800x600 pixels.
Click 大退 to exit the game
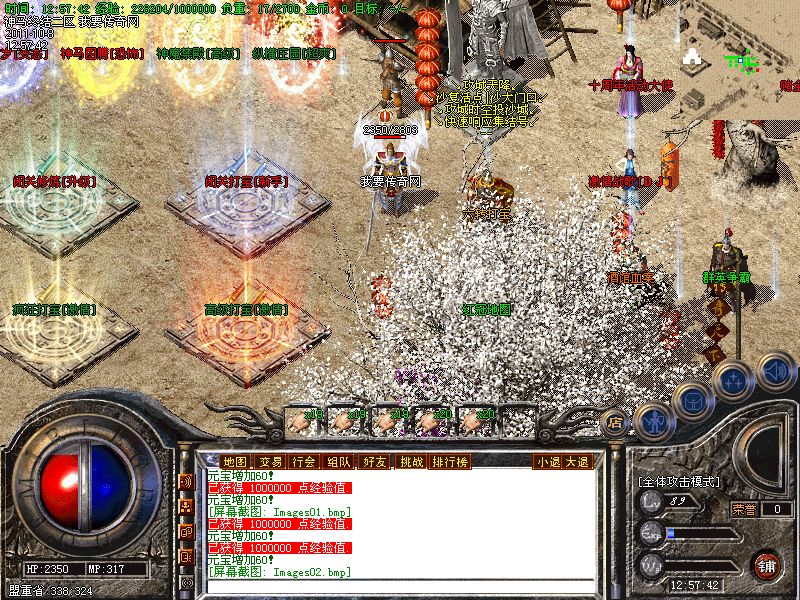click(577, 462)
